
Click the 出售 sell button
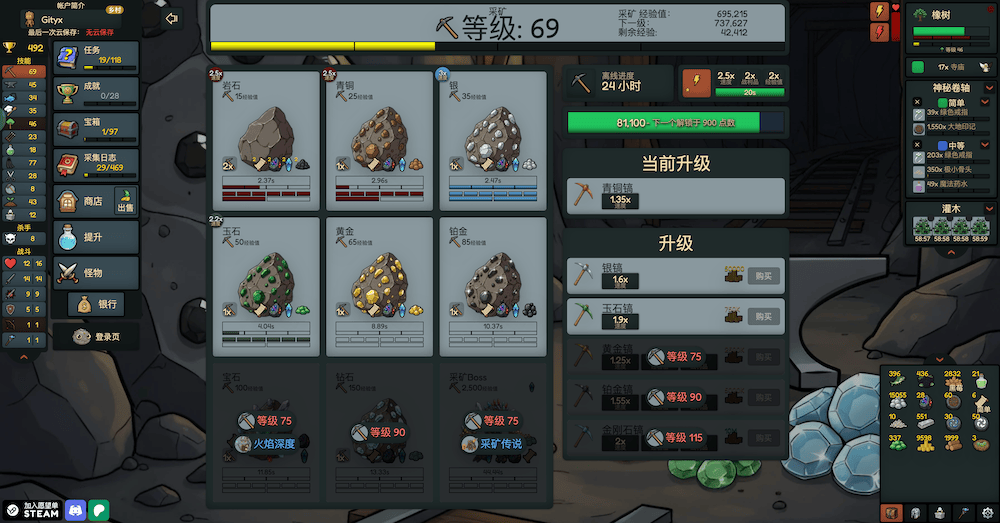(x=126, y=200)
